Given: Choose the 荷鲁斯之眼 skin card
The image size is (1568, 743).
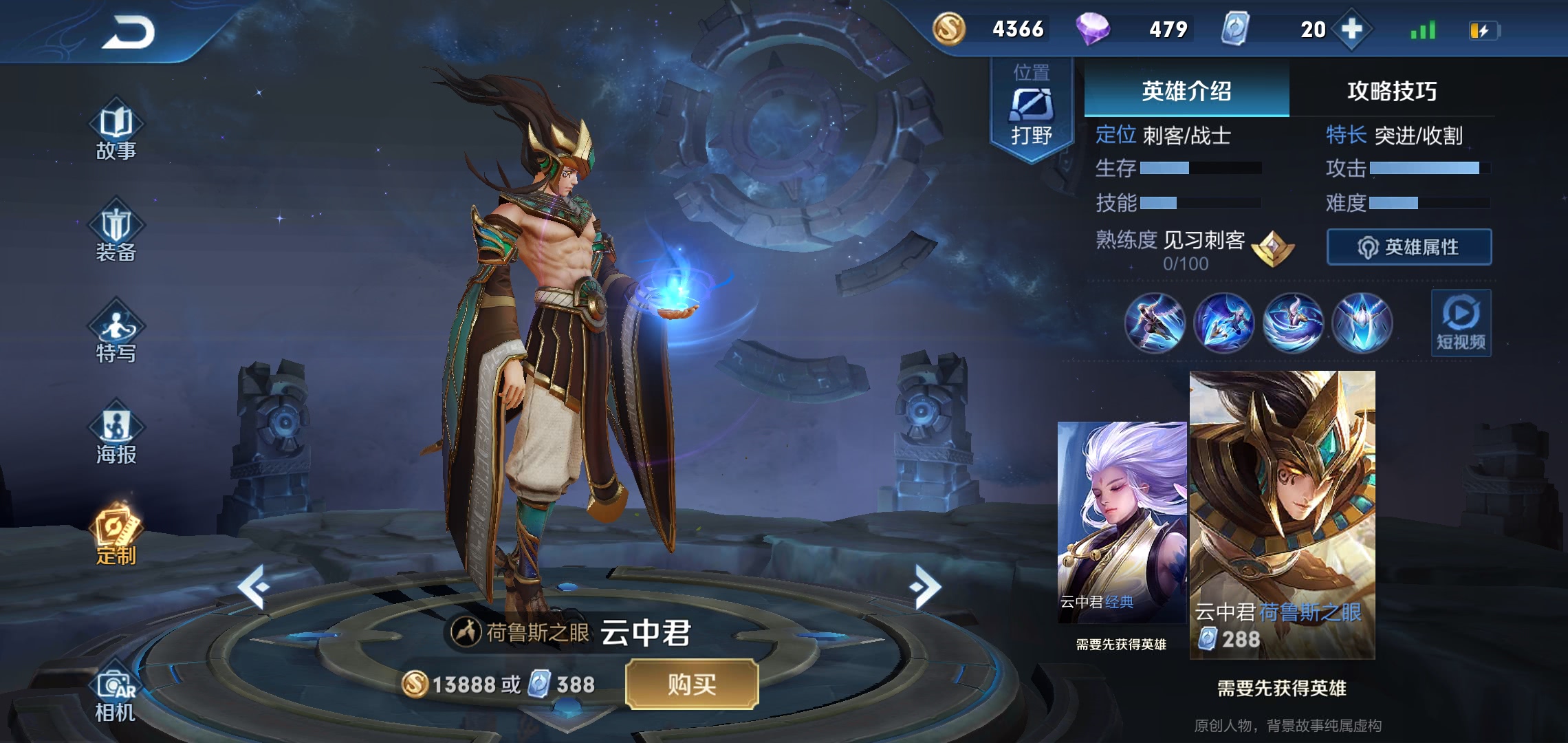Looking at the screenshot, I should point(1282,515).
